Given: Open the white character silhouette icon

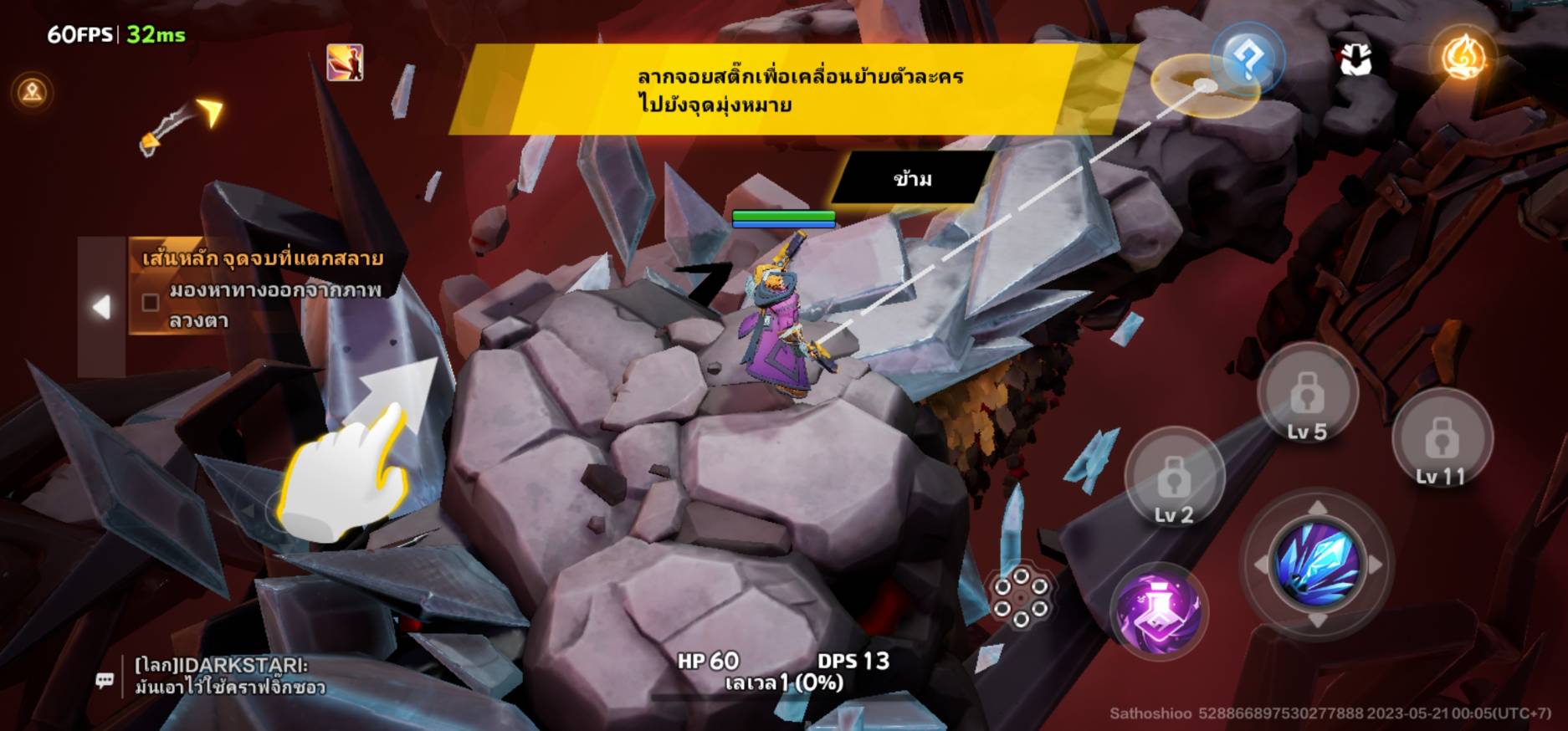Looking at the screenshot, I should coord(1355,59).
